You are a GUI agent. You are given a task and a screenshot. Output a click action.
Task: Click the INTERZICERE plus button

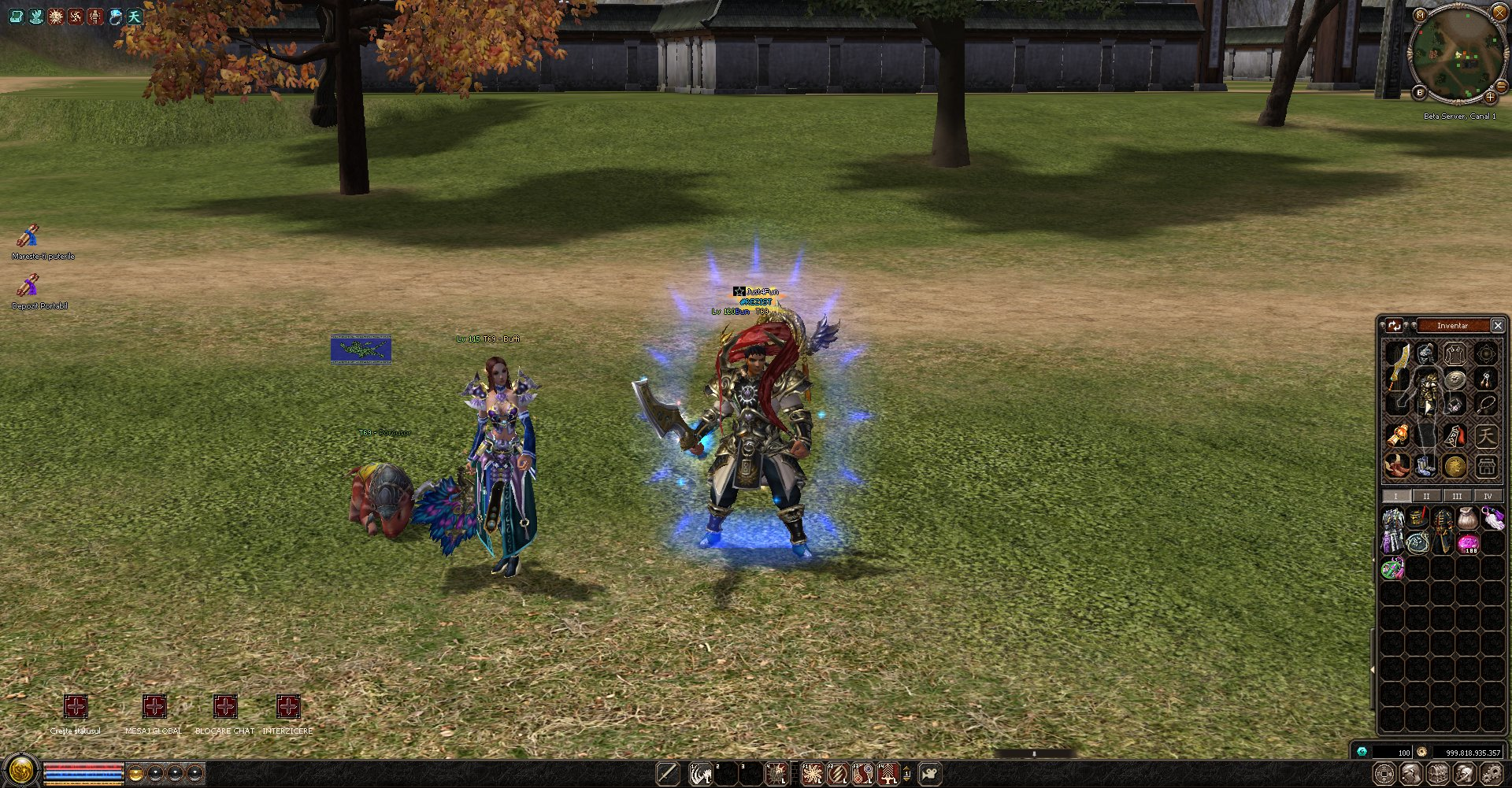coord(288,706)
